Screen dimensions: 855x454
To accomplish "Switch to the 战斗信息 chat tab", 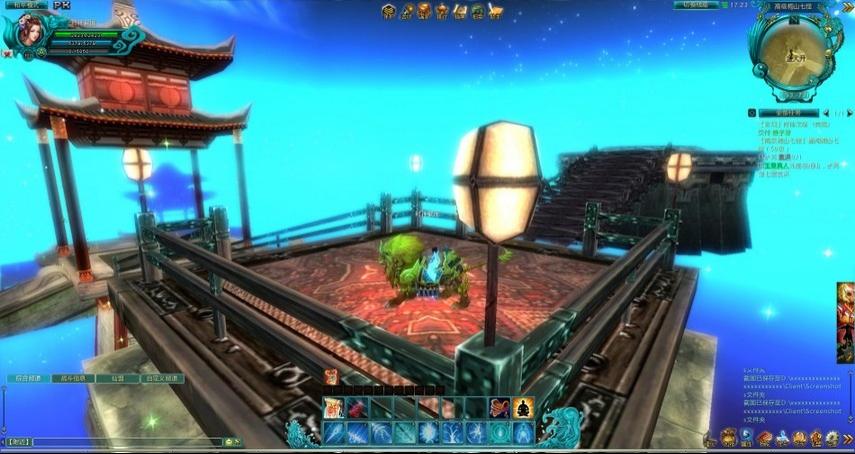I will tap(74, 379).
